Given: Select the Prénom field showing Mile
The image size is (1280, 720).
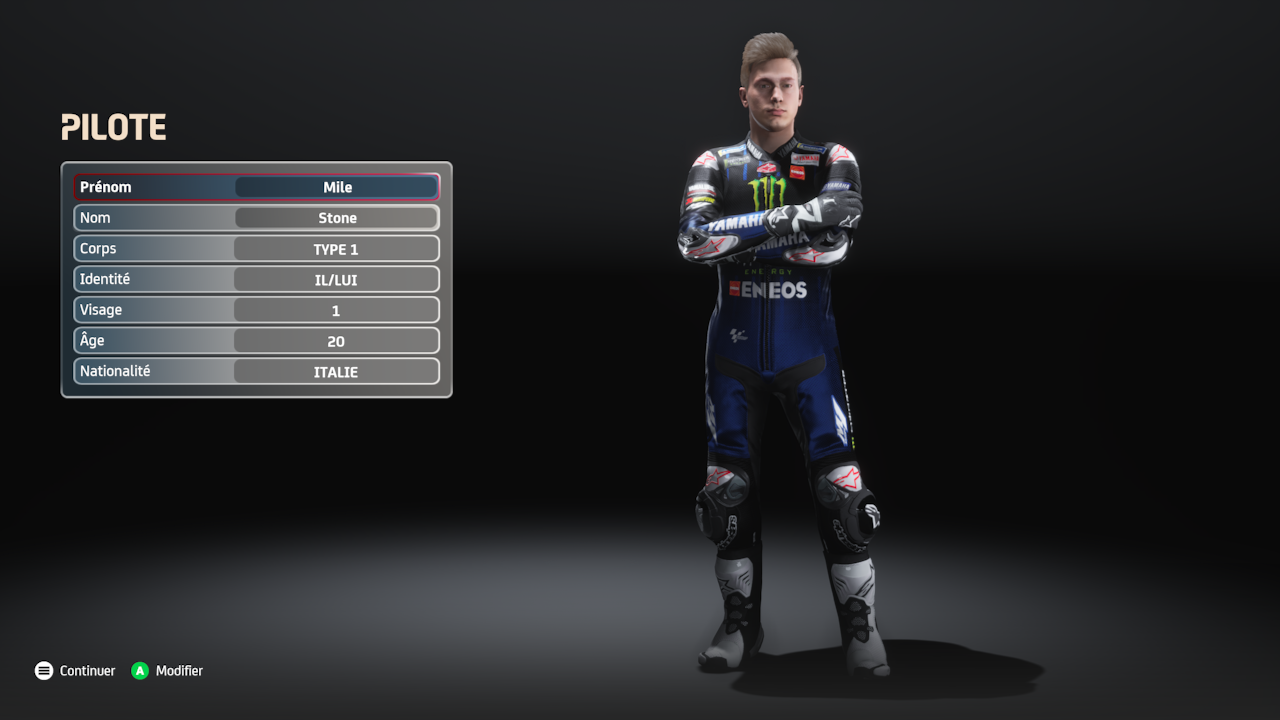Looking at the screenshot, I should pyautogui.click(x=337, y=187).
